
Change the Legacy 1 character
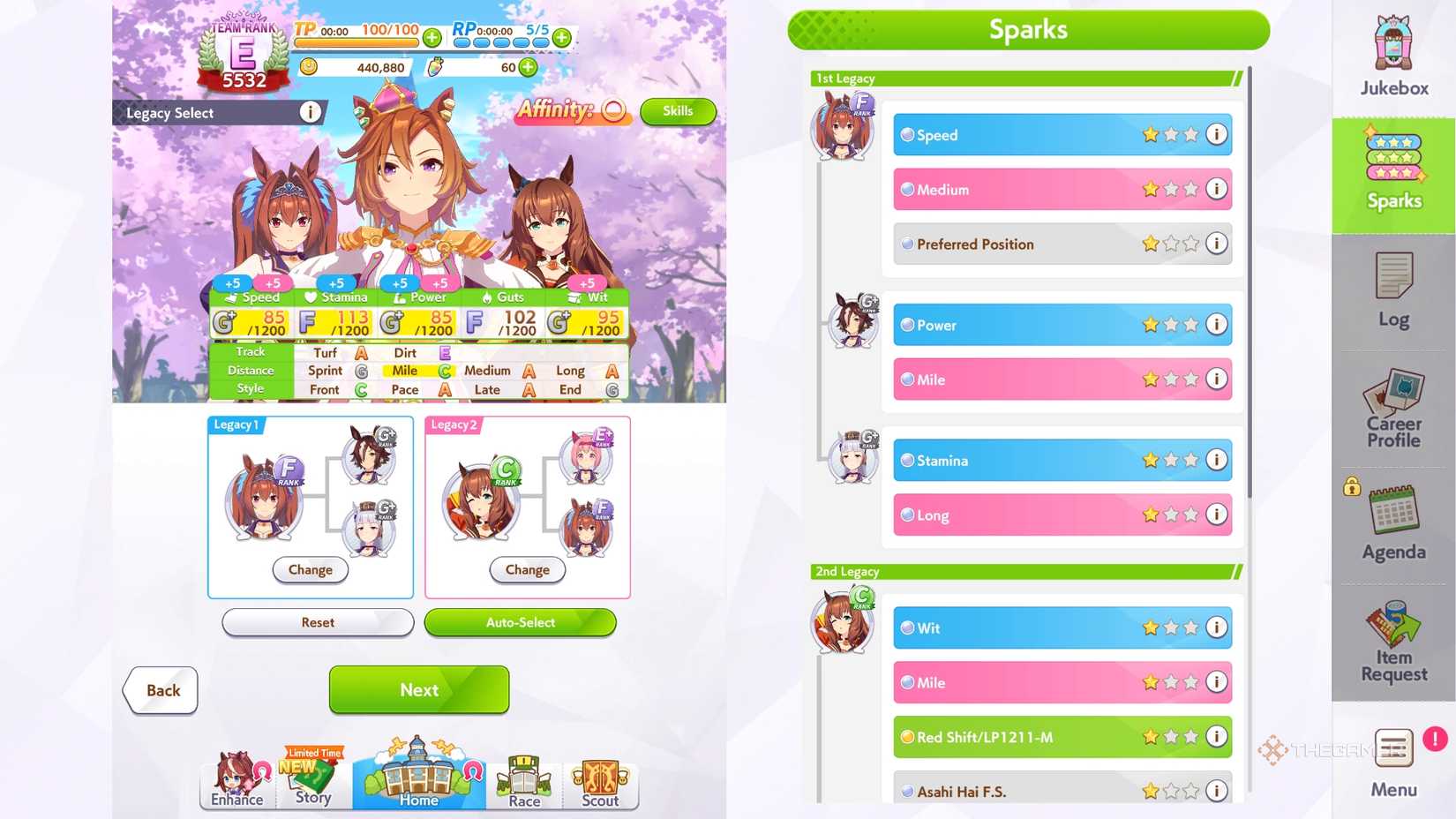pyautogui.click(x=310, y=570)
